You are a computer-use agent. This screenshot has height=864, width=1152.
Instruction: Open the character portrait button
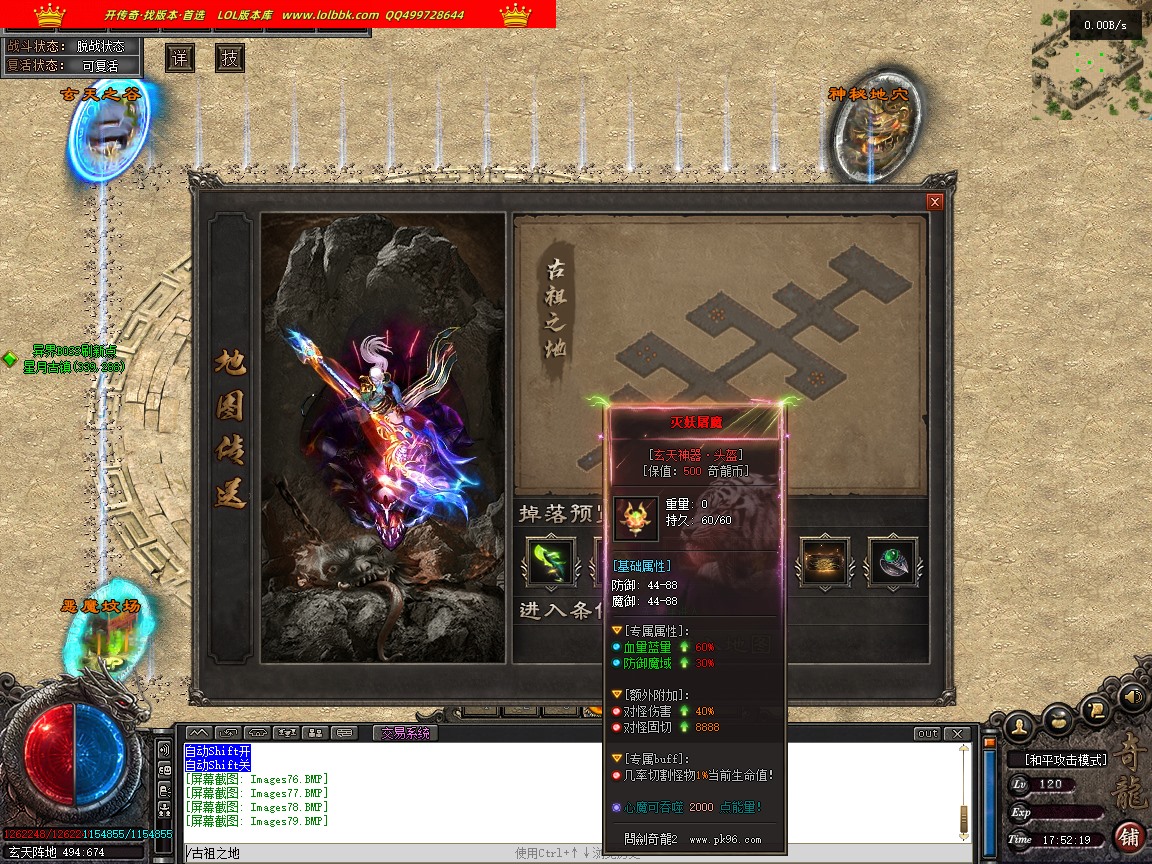pos(1019,724)
